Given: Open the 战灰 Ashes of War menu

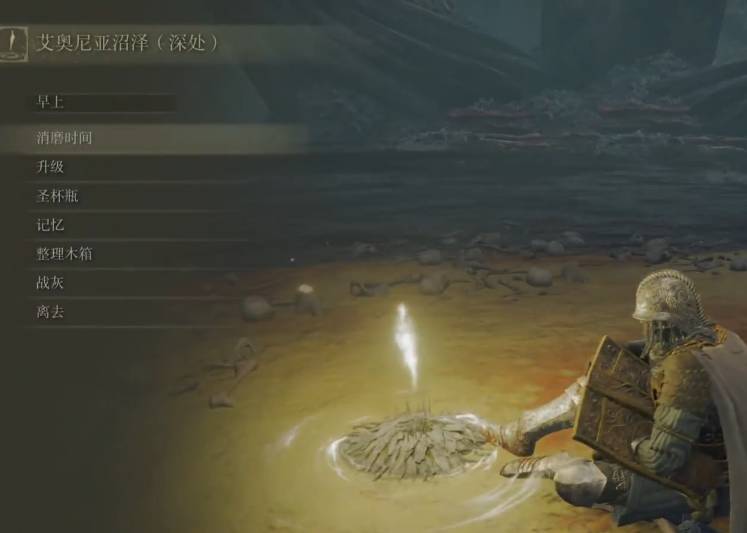Looking at the screenshot, I should click(x=50, y=283).
